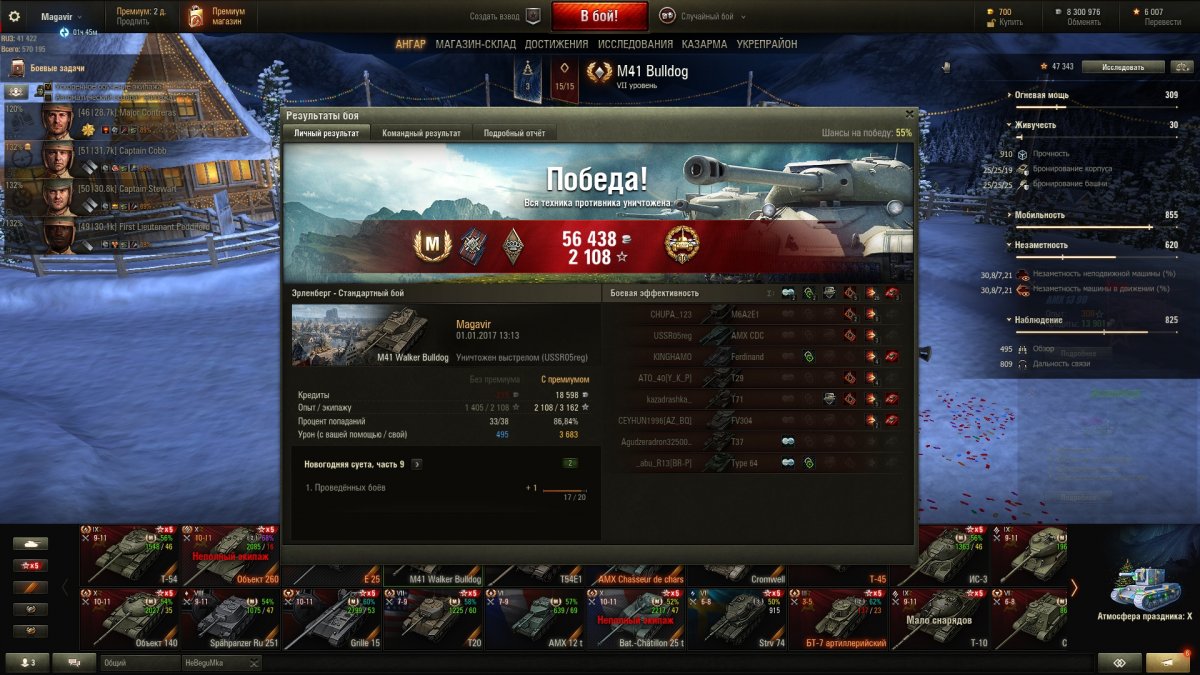The image size is (1200, 675).
Task: Switch to Командный результат tab
Action: pos(421,133)
